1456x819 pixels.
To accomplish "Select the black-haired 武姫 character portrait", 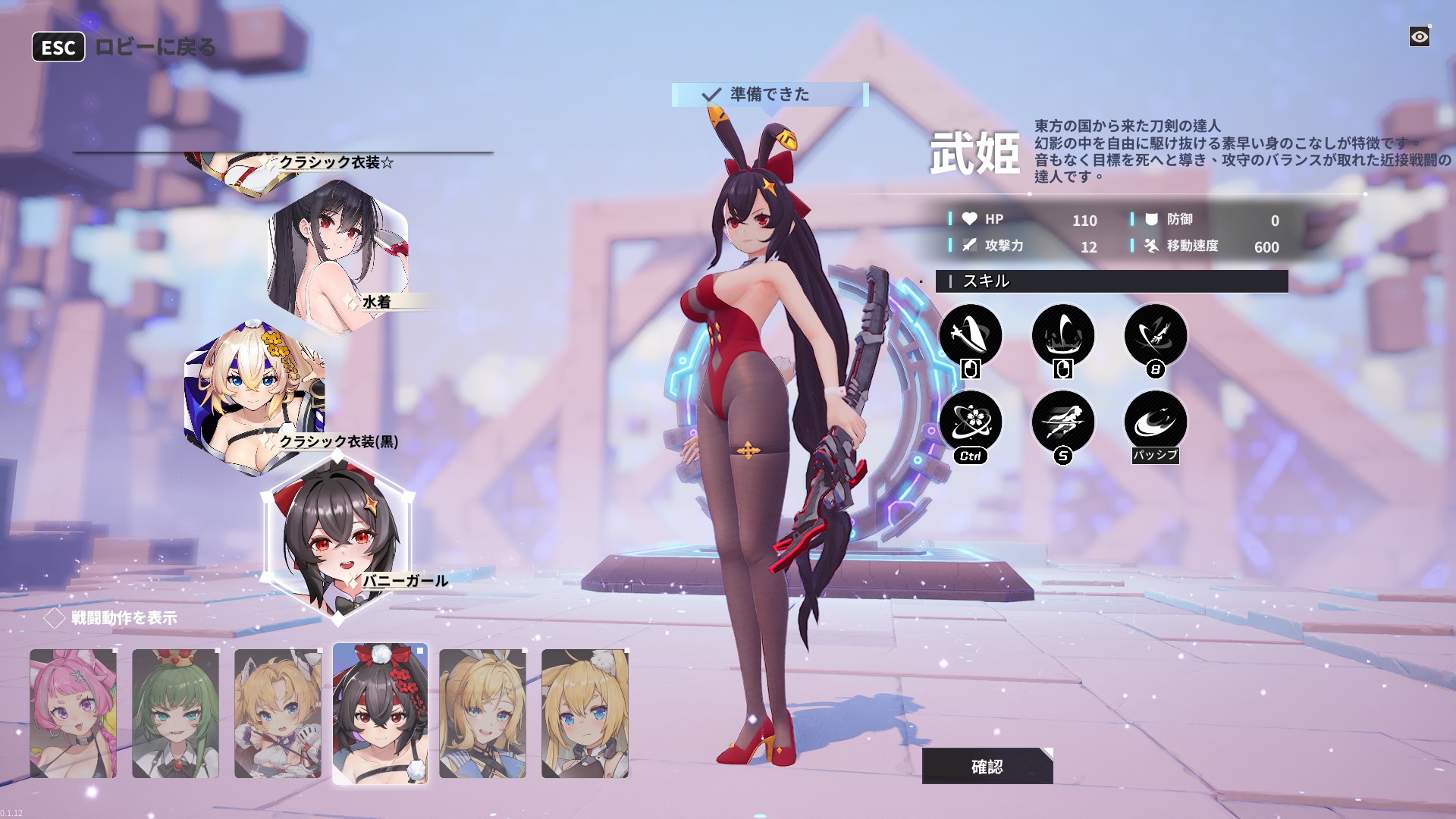I will pos(380,713).
